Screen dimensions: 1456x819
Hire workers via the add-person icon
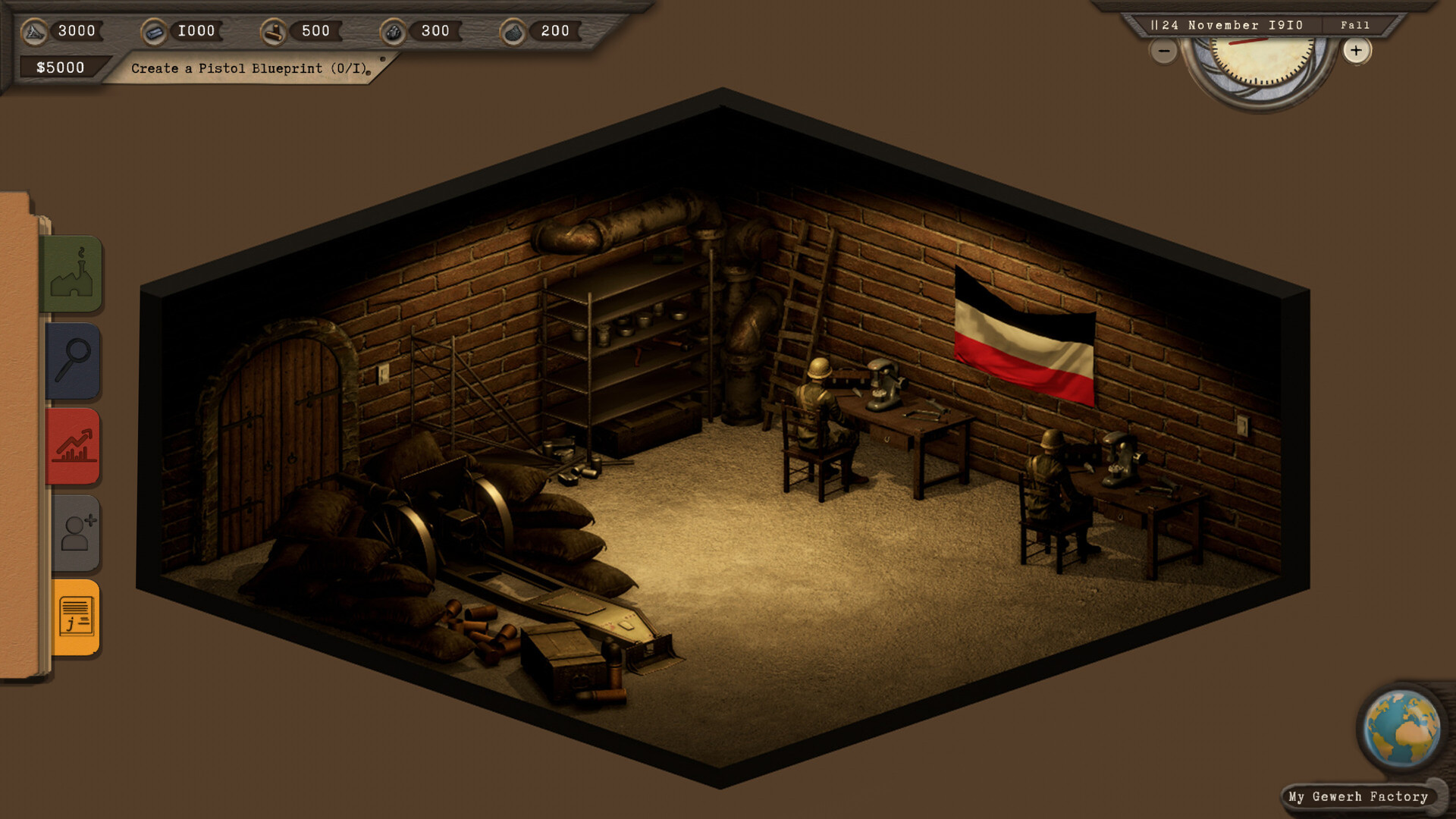coord(74,532)
